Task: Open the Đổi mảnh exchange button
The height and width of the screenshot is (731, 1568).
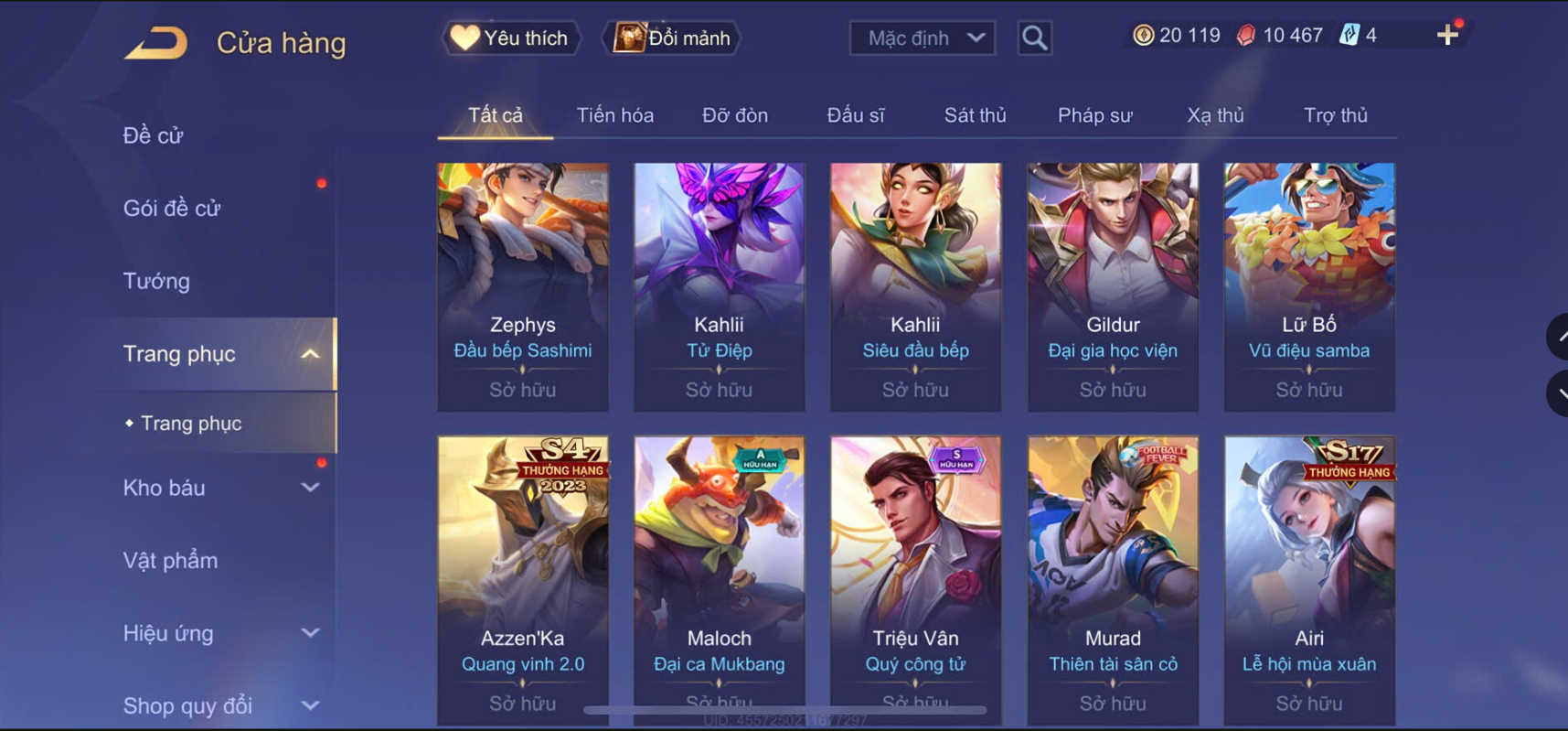Action: 670,38
